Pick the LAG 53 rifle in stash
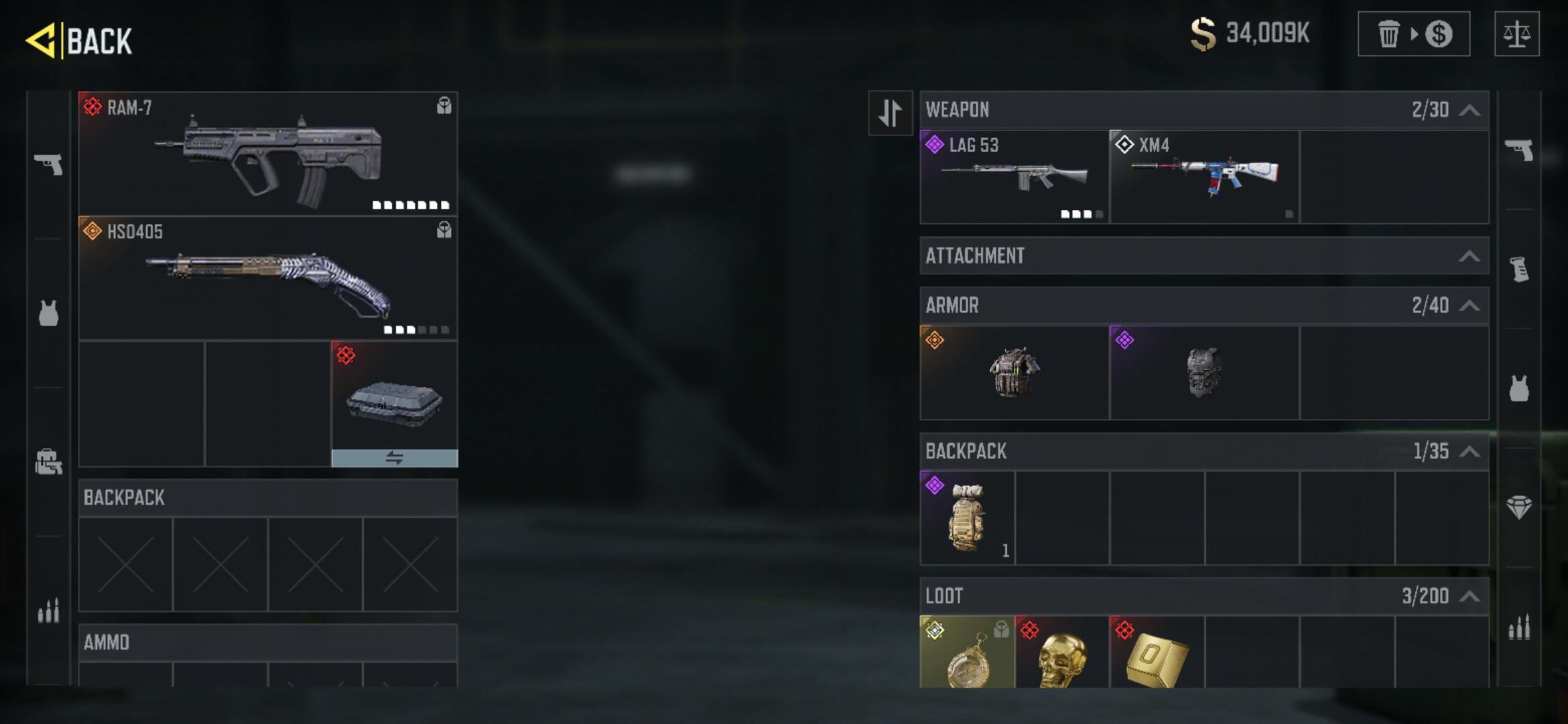 click(x=1014, y=177)
